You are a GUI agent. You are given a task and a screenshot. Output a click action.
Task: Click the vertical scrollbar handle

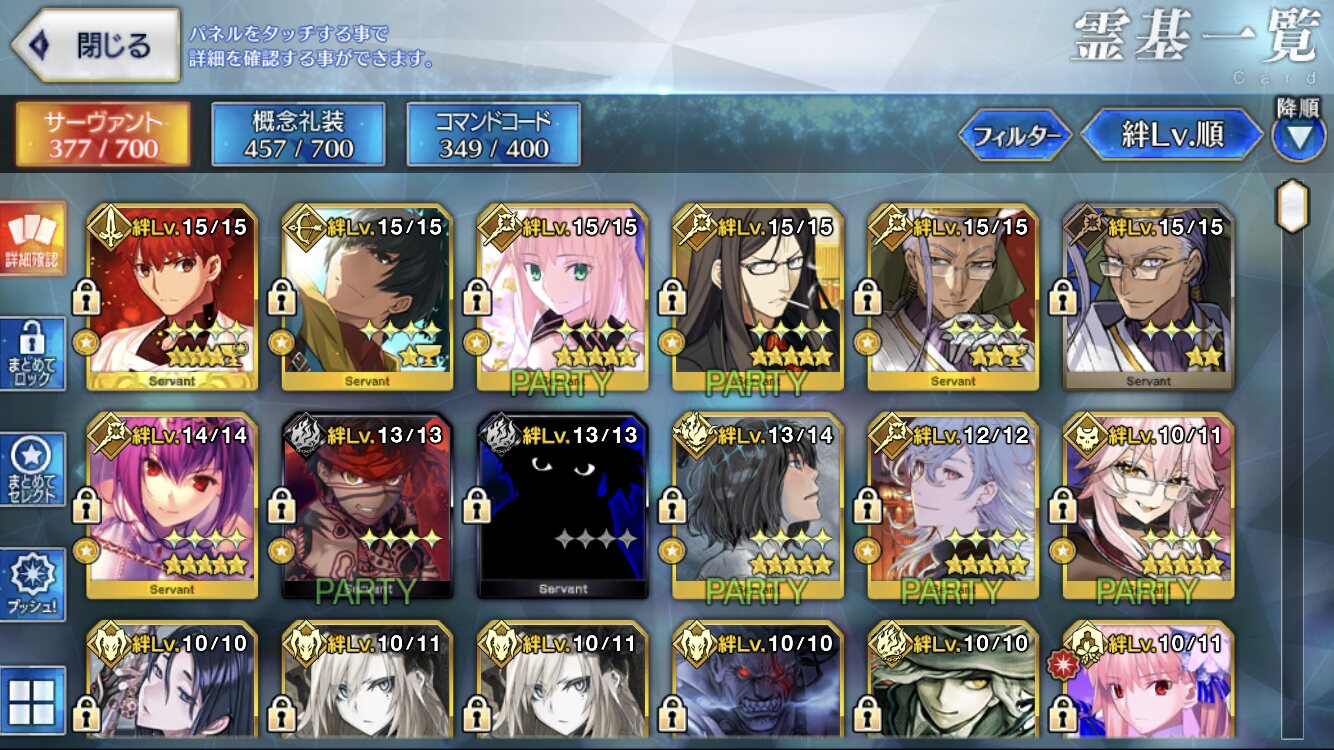(1293, 206)
